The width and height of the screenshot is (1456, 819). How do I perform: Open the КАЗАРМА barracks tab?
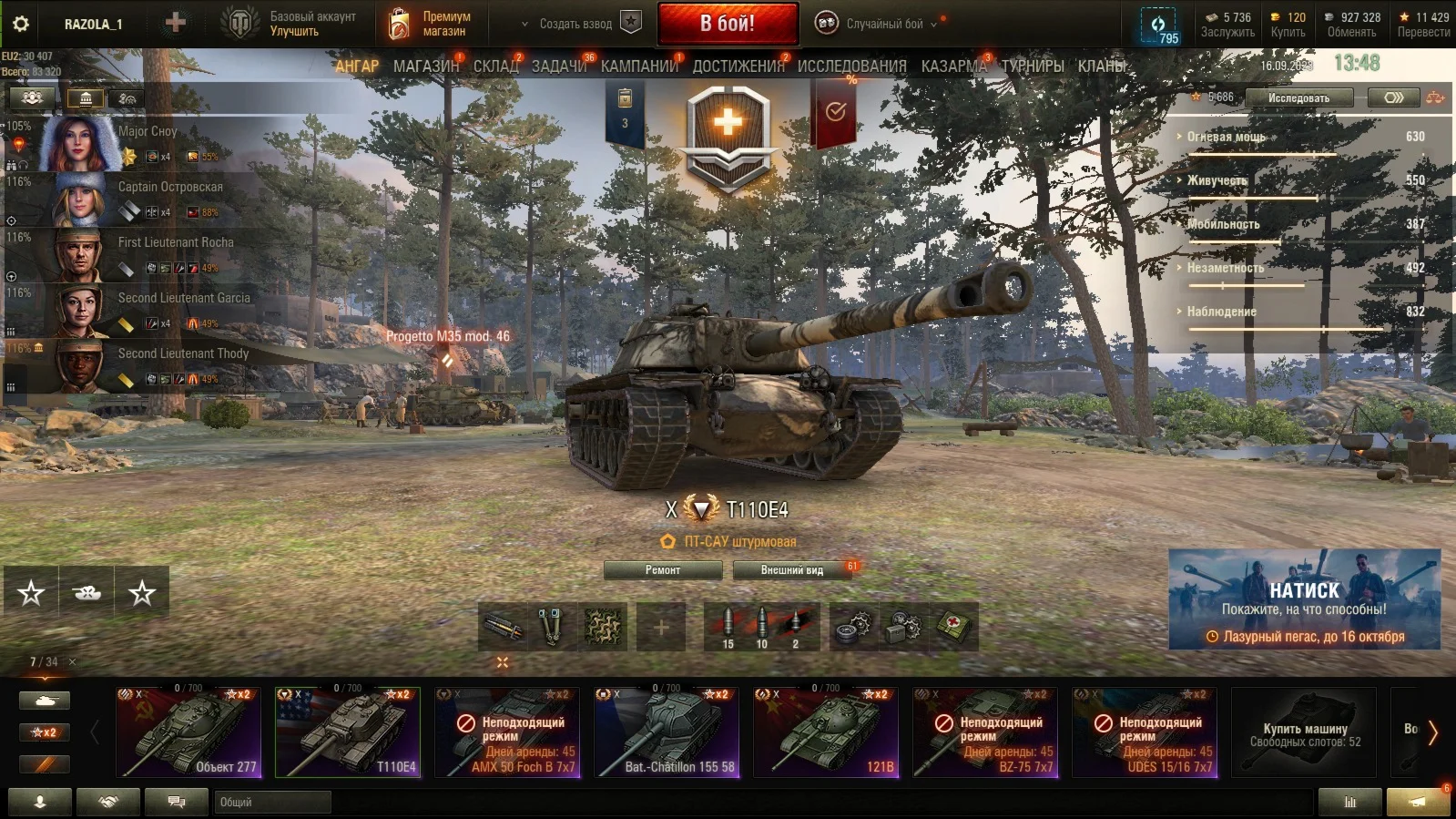[x=953, y=66]
